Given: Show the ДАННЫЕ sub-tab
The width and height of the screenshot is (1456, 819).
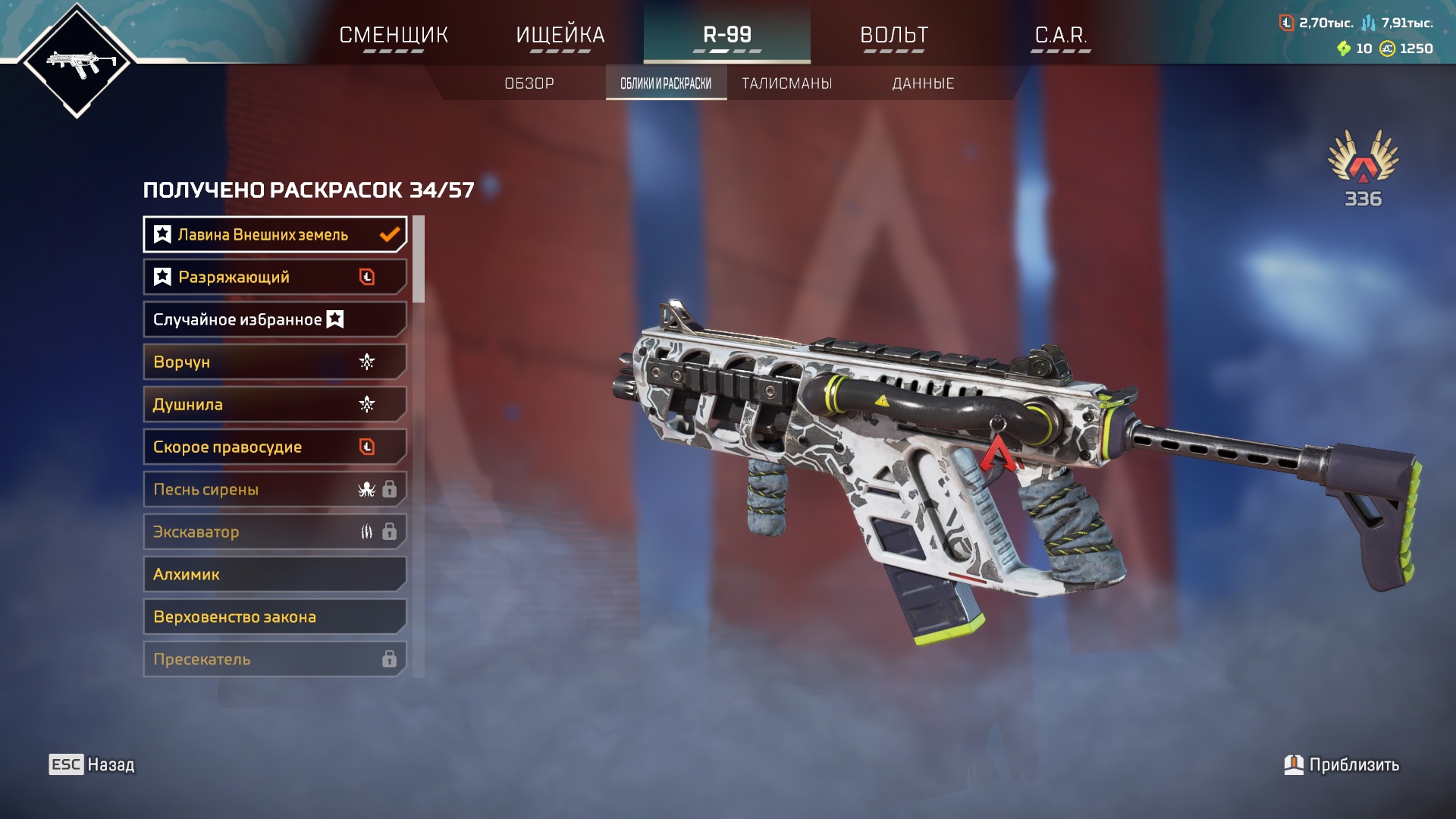Looking at the screenshot, I should tap(923, 83).
